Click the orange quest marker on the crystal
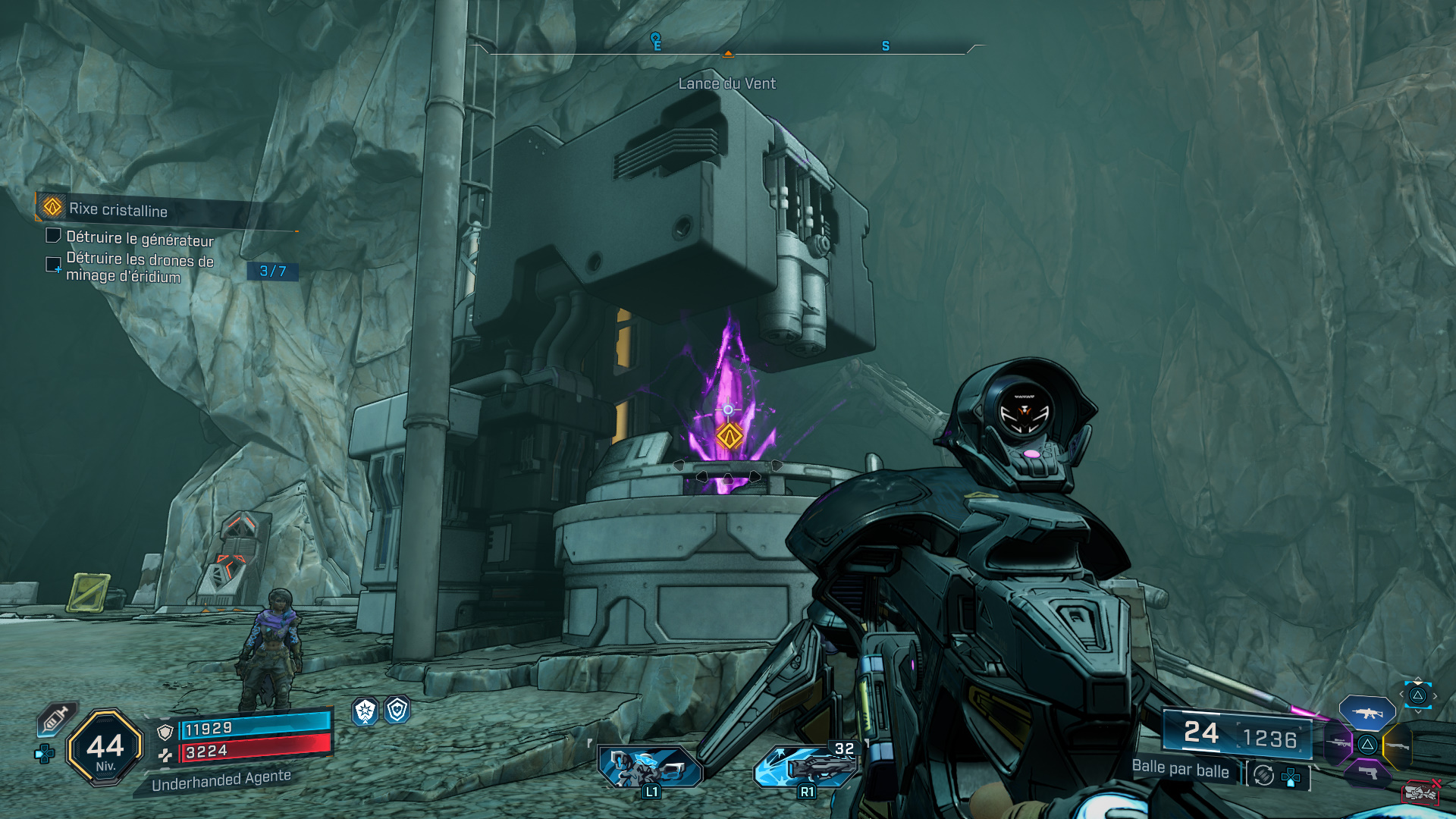 coord(729,436)
